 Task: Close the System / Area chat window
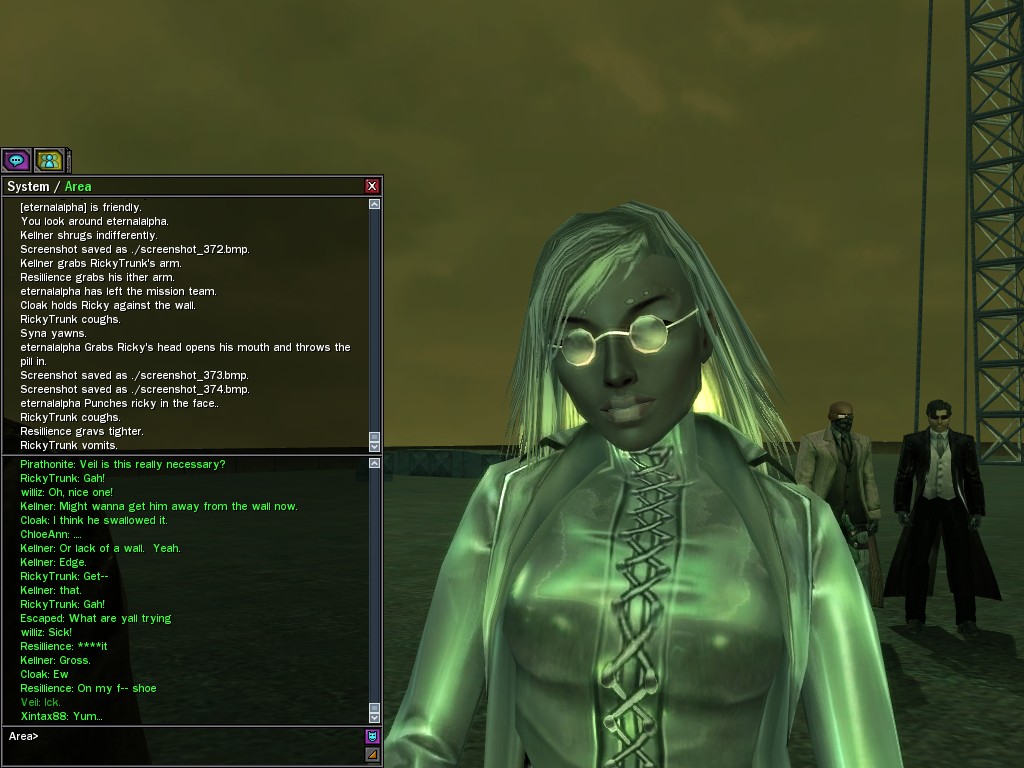[x=372, y=186]
